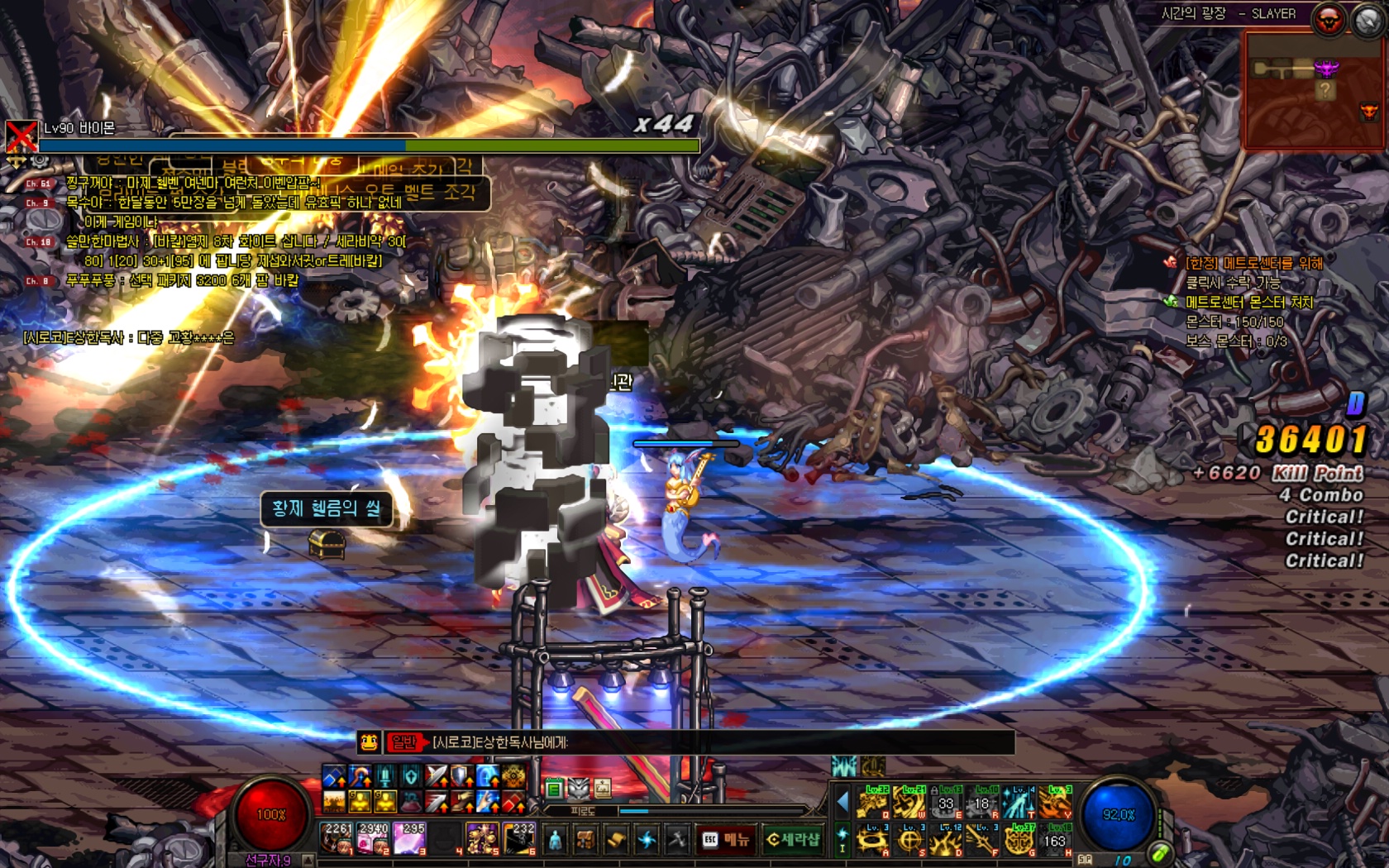Image resolution: width=1389 pixels, height=868 pixels.
Task: Open the character info silhouette icon
Action: (x=556, y=840)
